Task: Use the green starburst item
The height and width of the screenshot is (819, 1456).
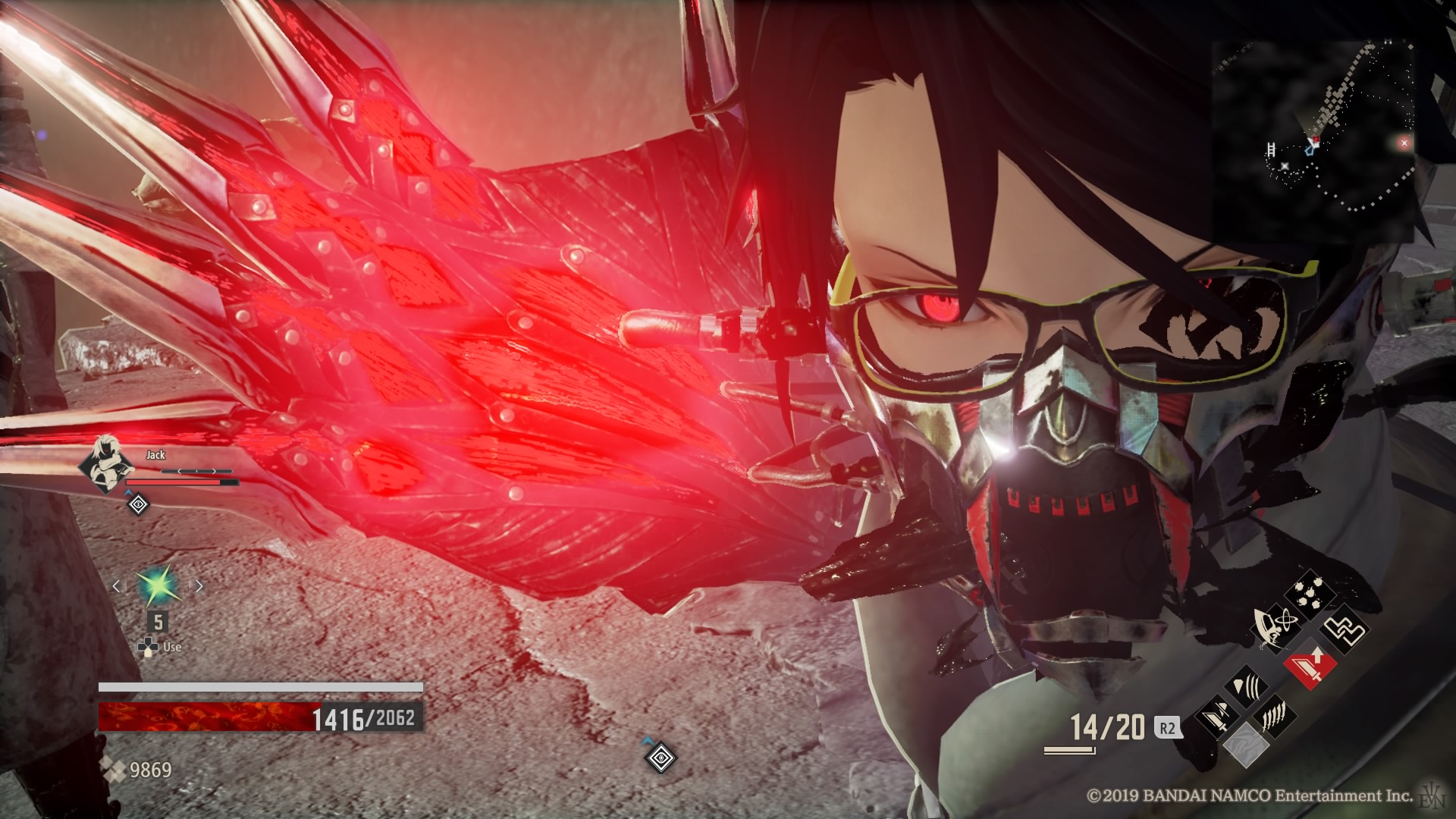Action: click(157, 586)
